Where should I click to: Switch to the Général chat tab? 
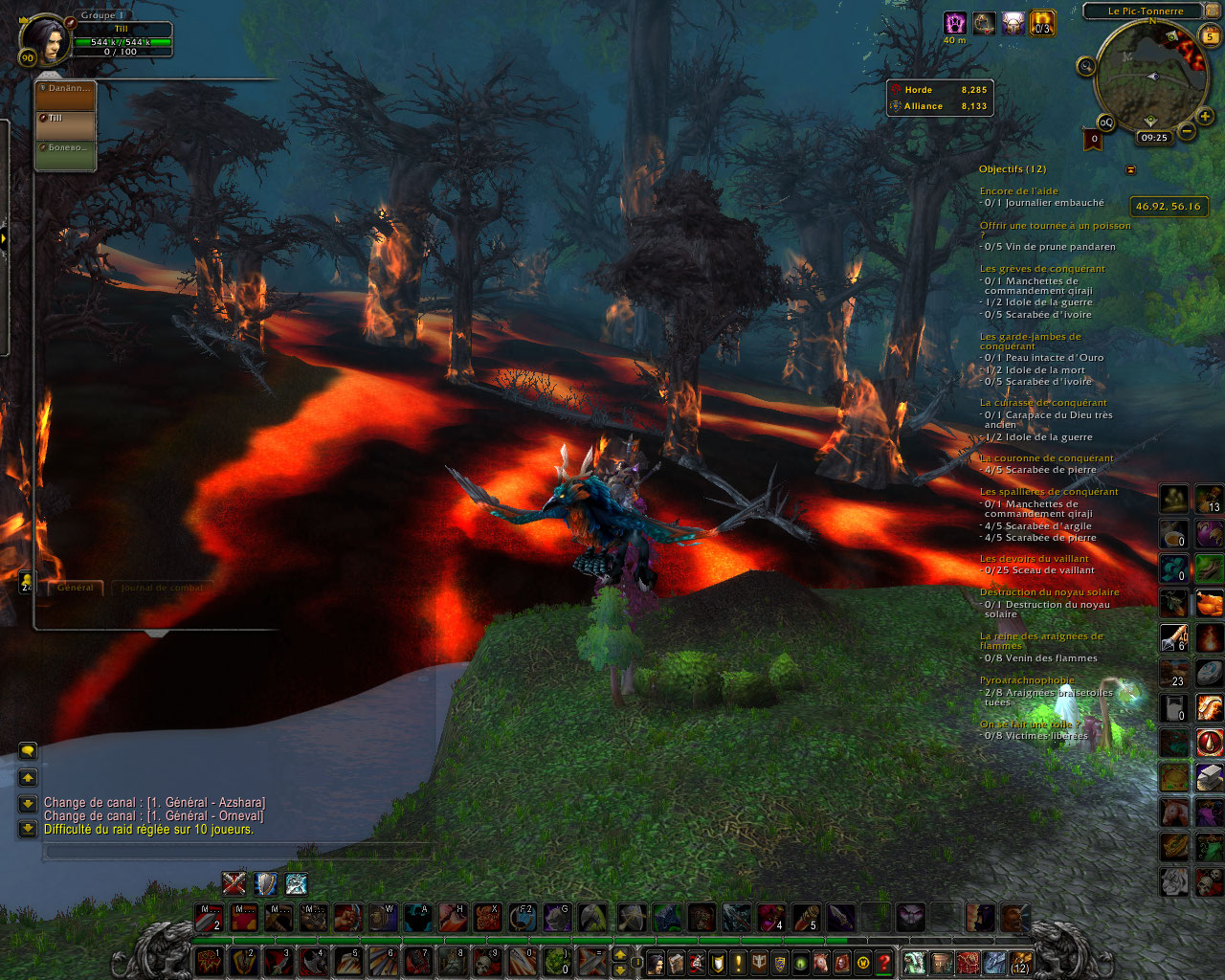click(76, 588)
